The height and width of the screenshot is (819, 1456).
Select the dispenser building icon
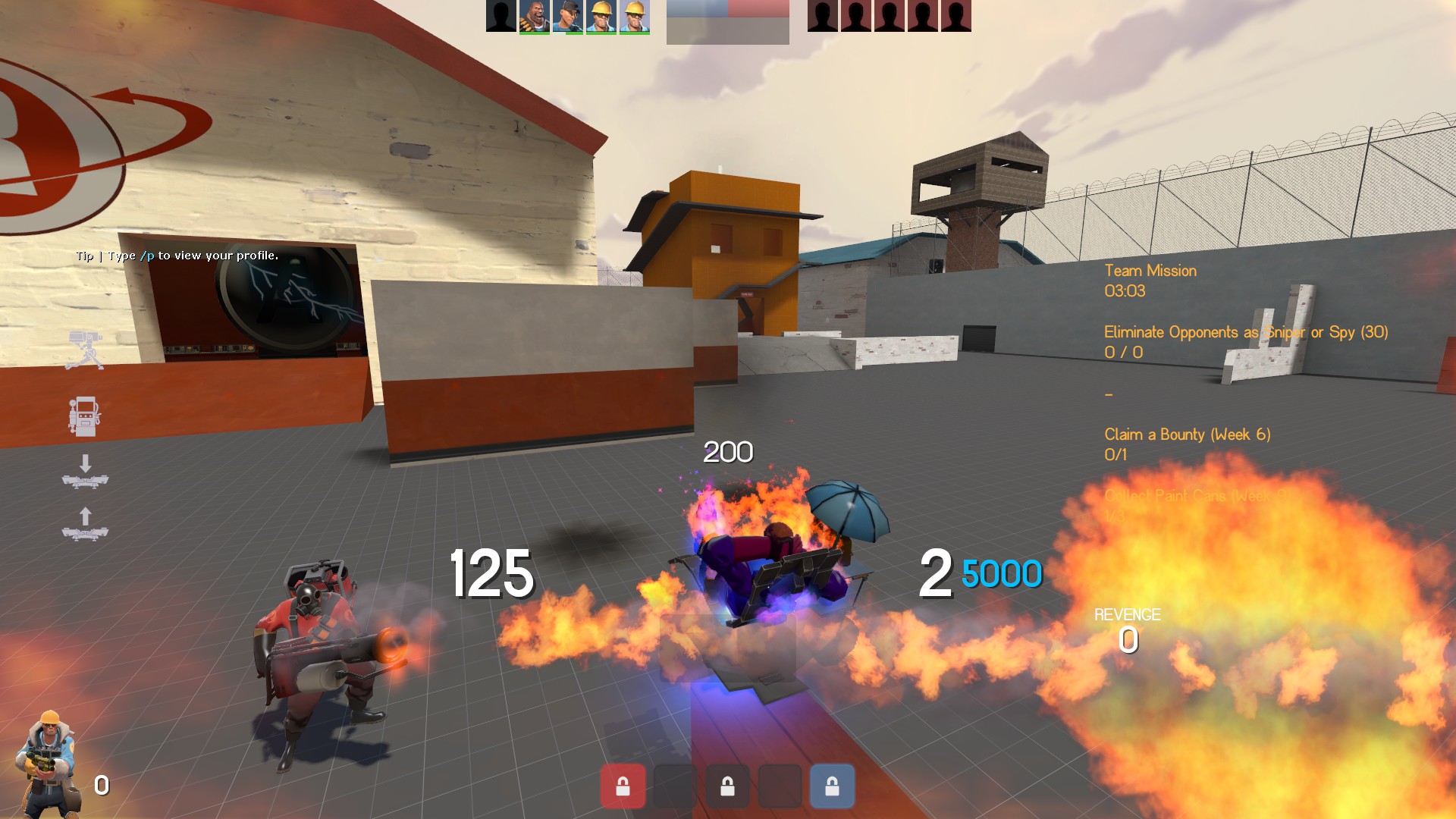click(x=84, y=416)
